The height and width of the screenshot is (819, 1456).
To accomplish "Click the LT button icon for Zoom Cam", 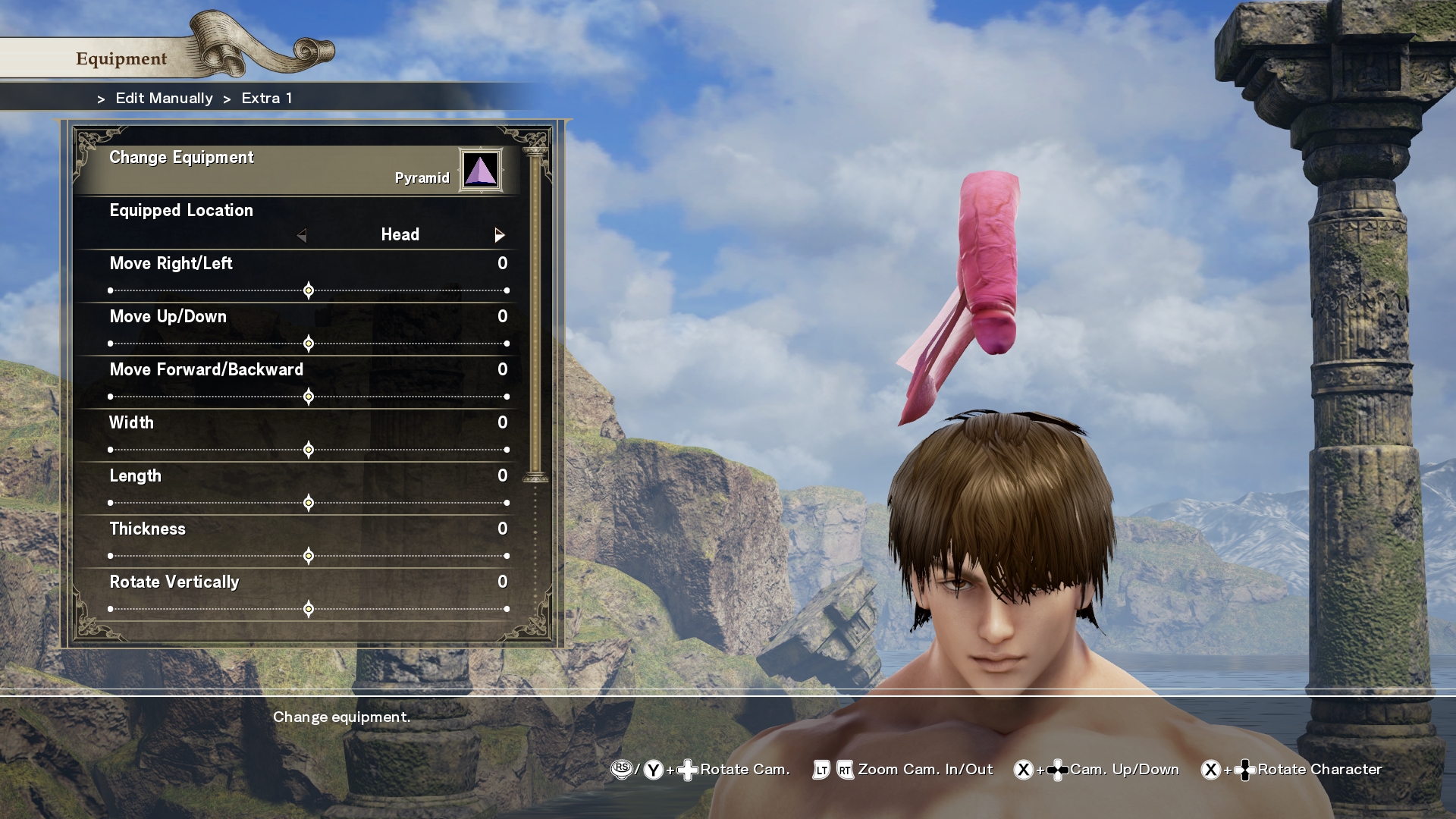I will tap(821, 769).
